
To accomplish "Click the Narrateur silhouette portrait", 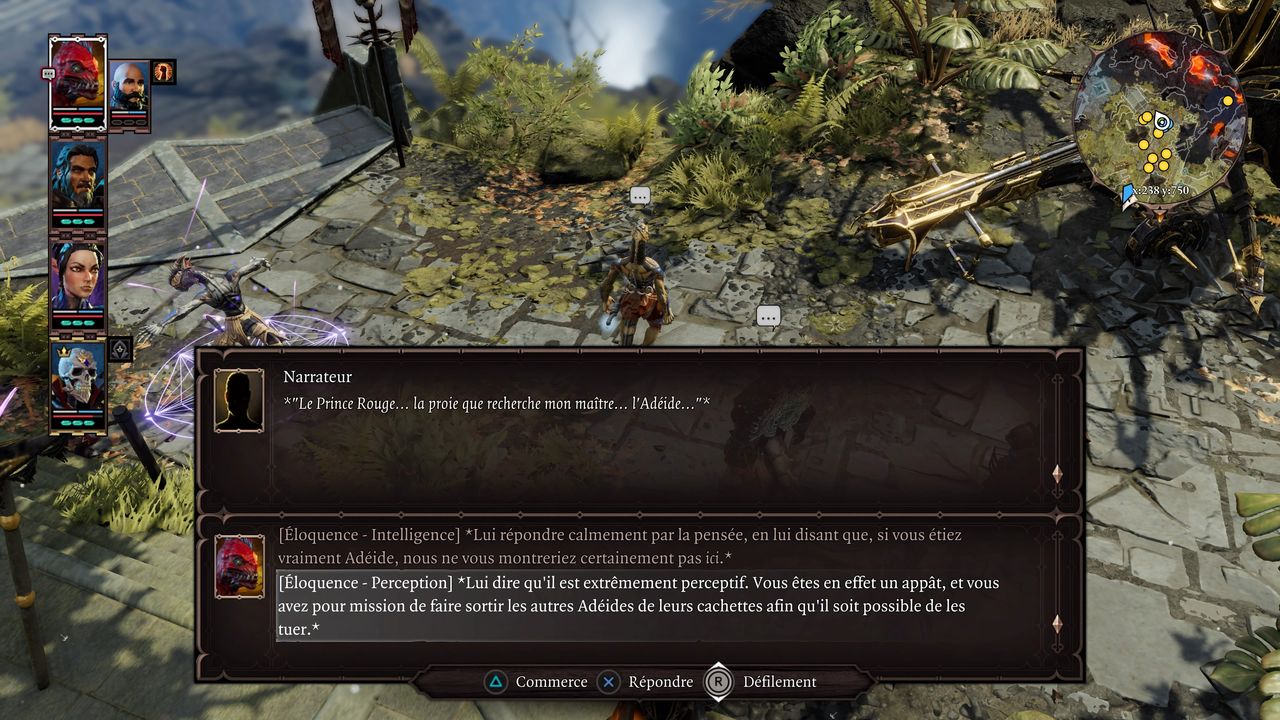I will point(239,400).
